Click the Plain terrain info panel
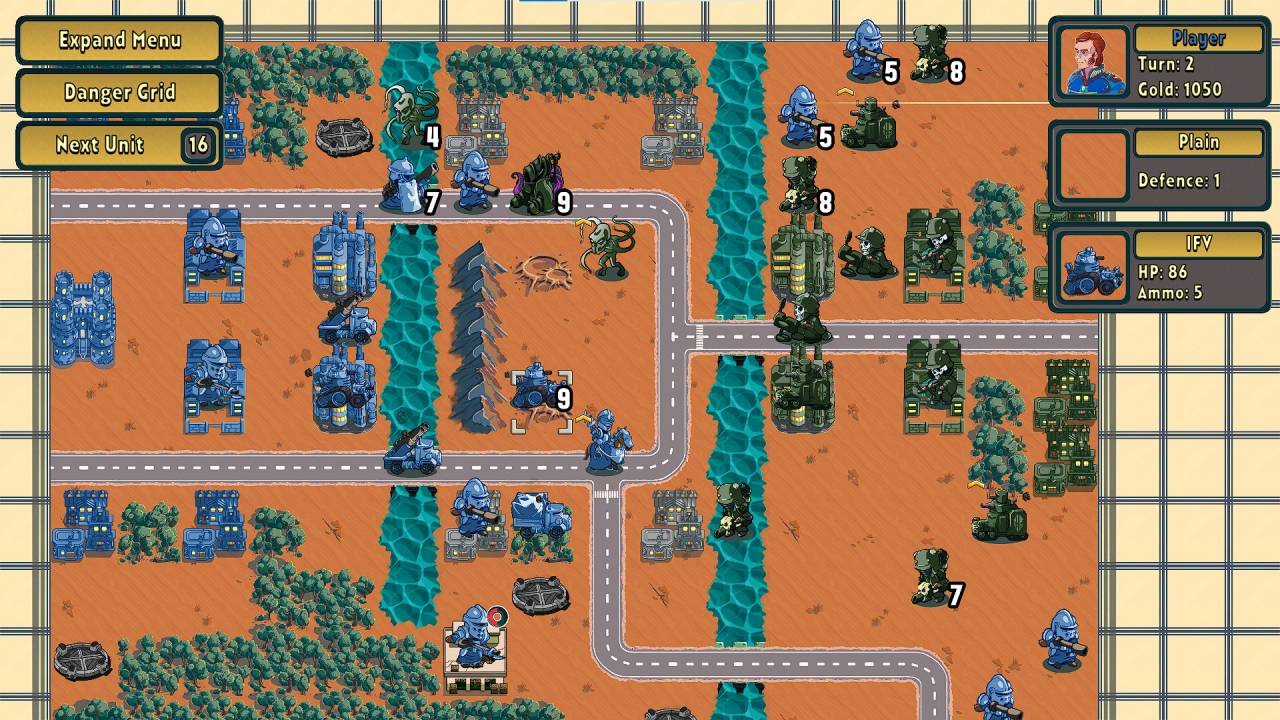 click(x=1197, y=142)
